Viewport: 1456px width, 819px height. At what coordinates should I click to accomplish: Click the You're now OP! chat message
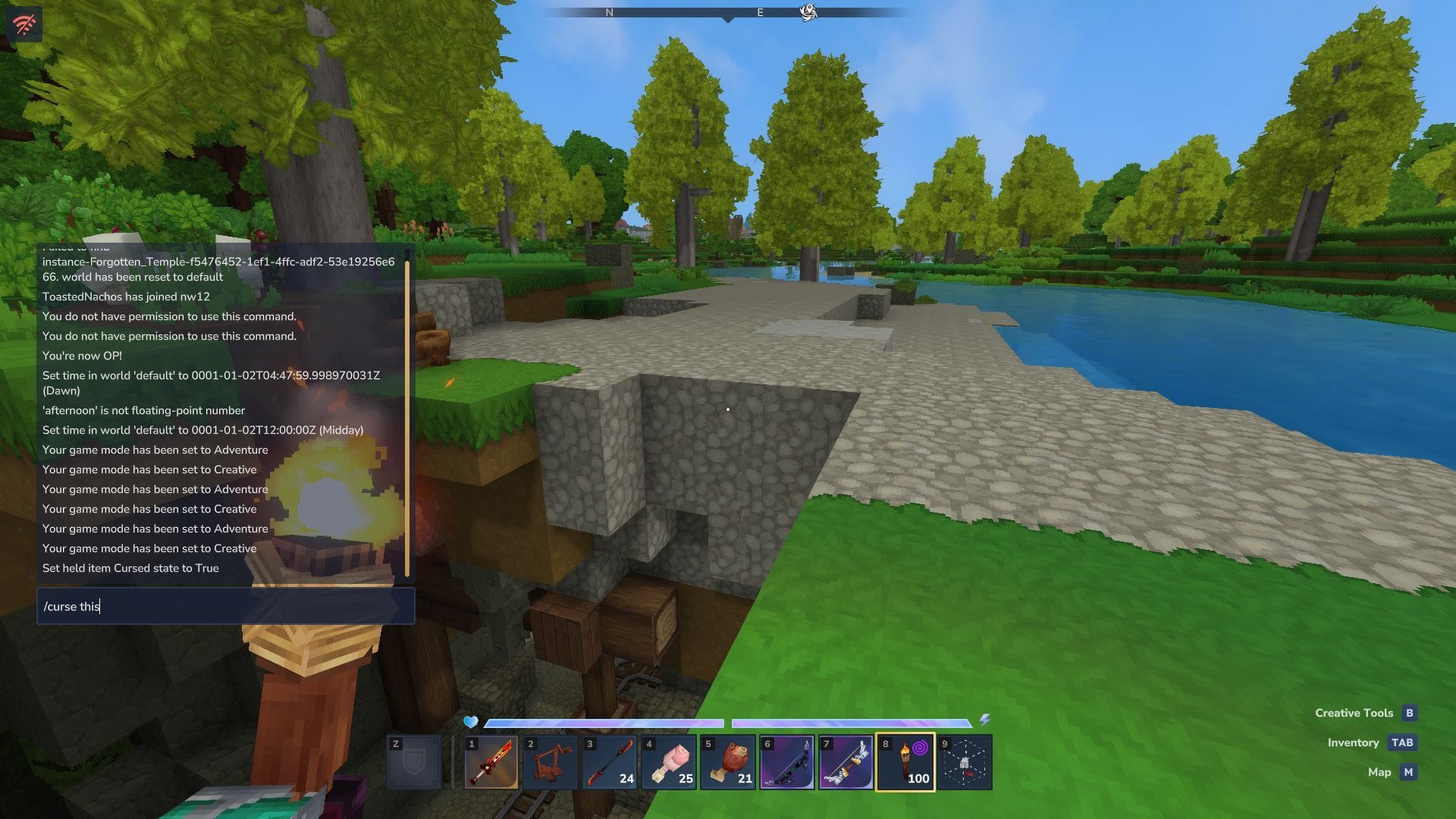coord(81,356)
